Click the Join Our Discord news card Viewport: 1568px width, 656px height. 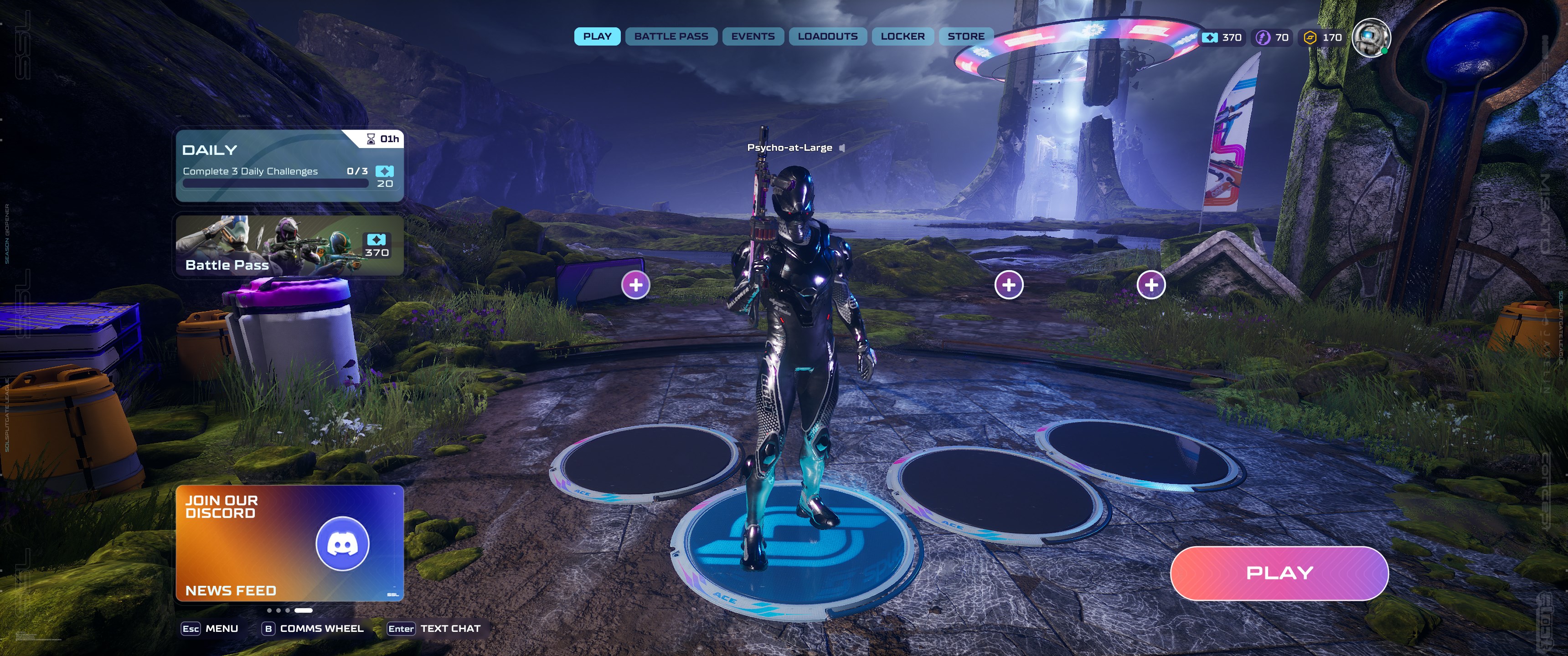[289, 543]
